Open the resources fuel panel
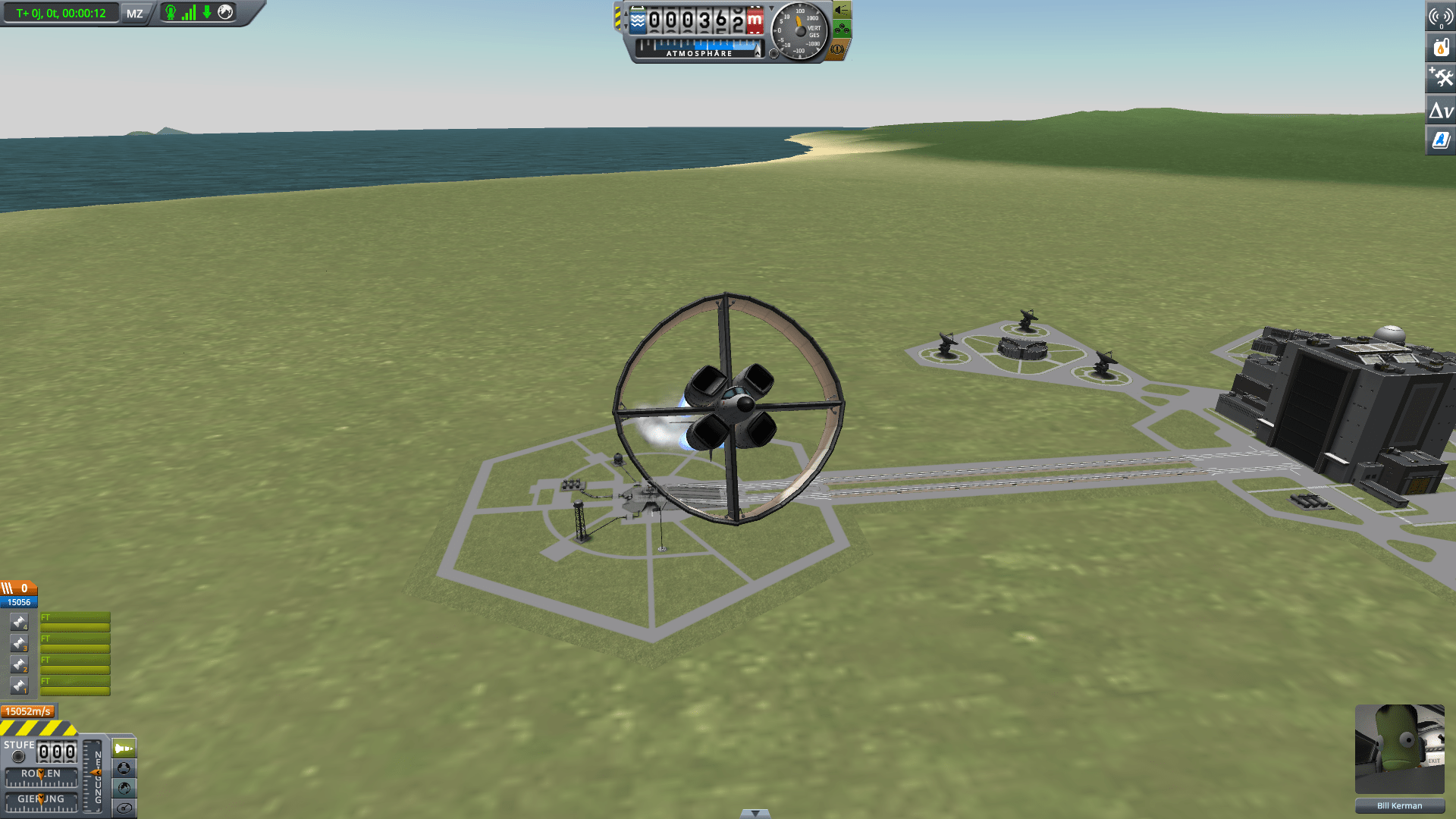 [x=1441, y=47]
